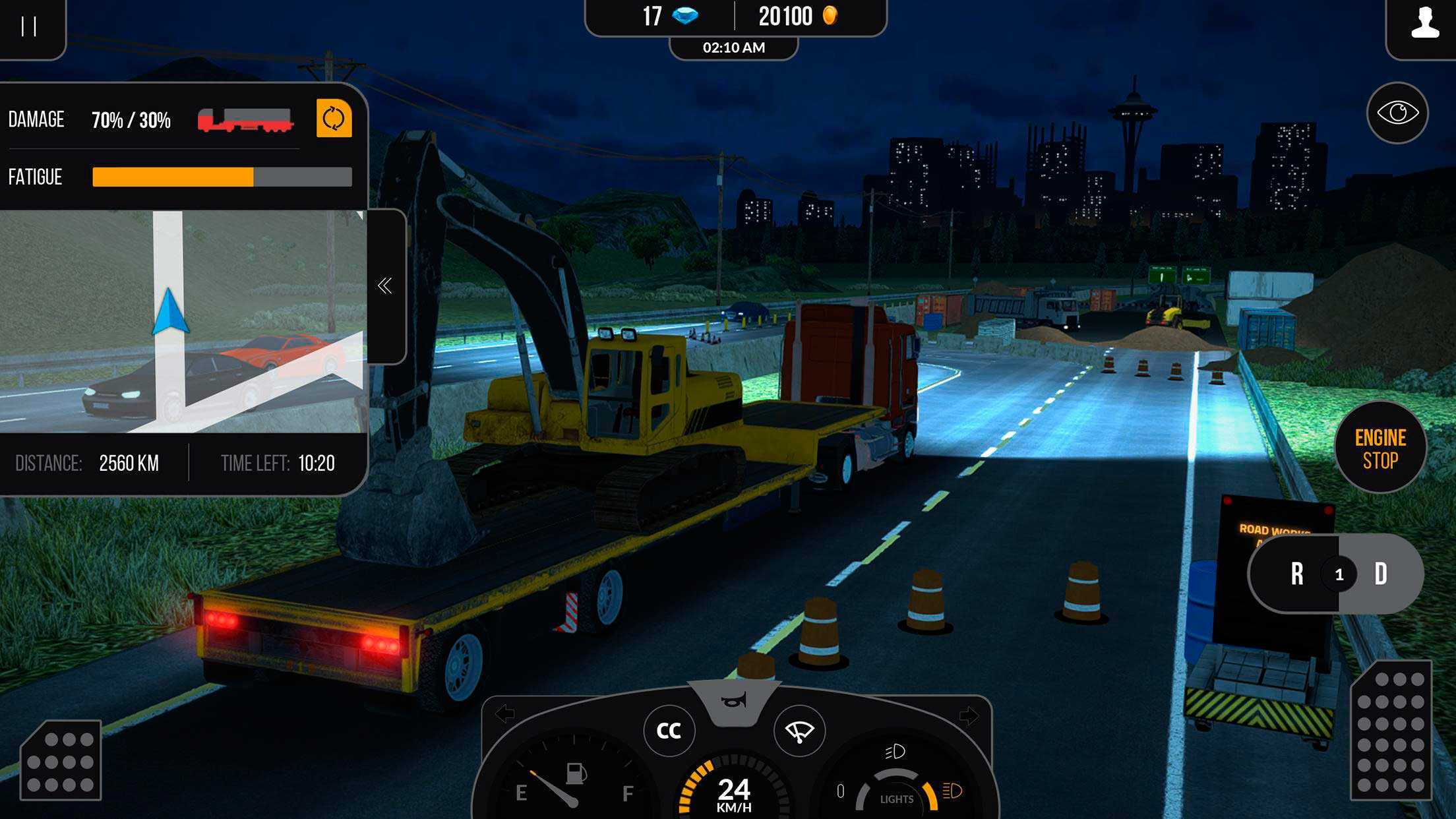
Task: Step on the gas pedal
Action: coord(1391,731)
